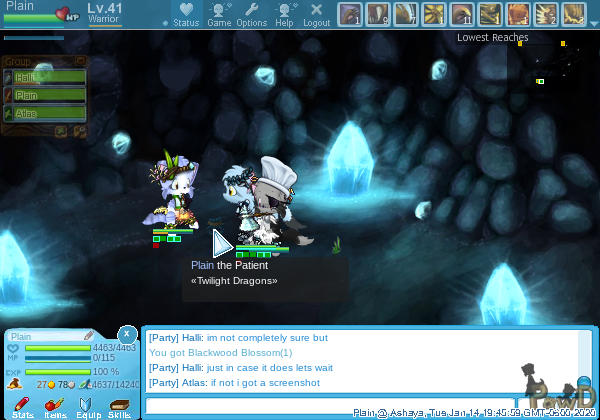This screenshot has width=600, height=420.
Task: Activate the hotbar skill in slot 11
Action: [462, 14]
